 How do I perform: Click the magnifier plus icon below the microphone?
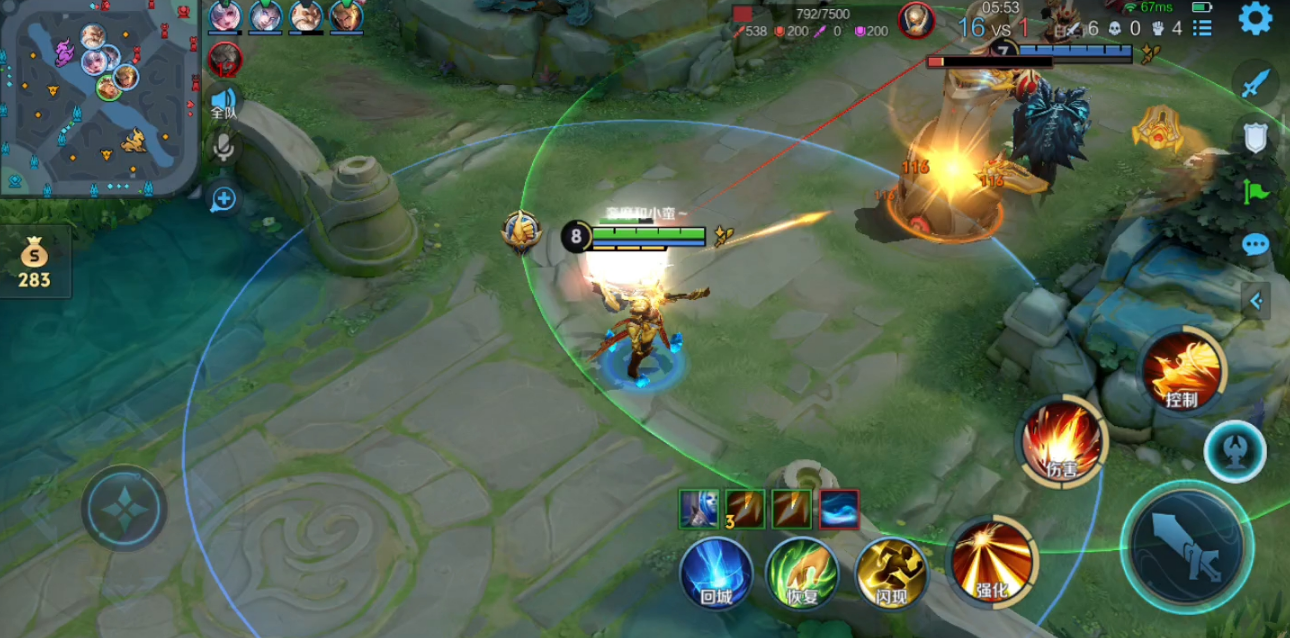click(x=222, y=199)
